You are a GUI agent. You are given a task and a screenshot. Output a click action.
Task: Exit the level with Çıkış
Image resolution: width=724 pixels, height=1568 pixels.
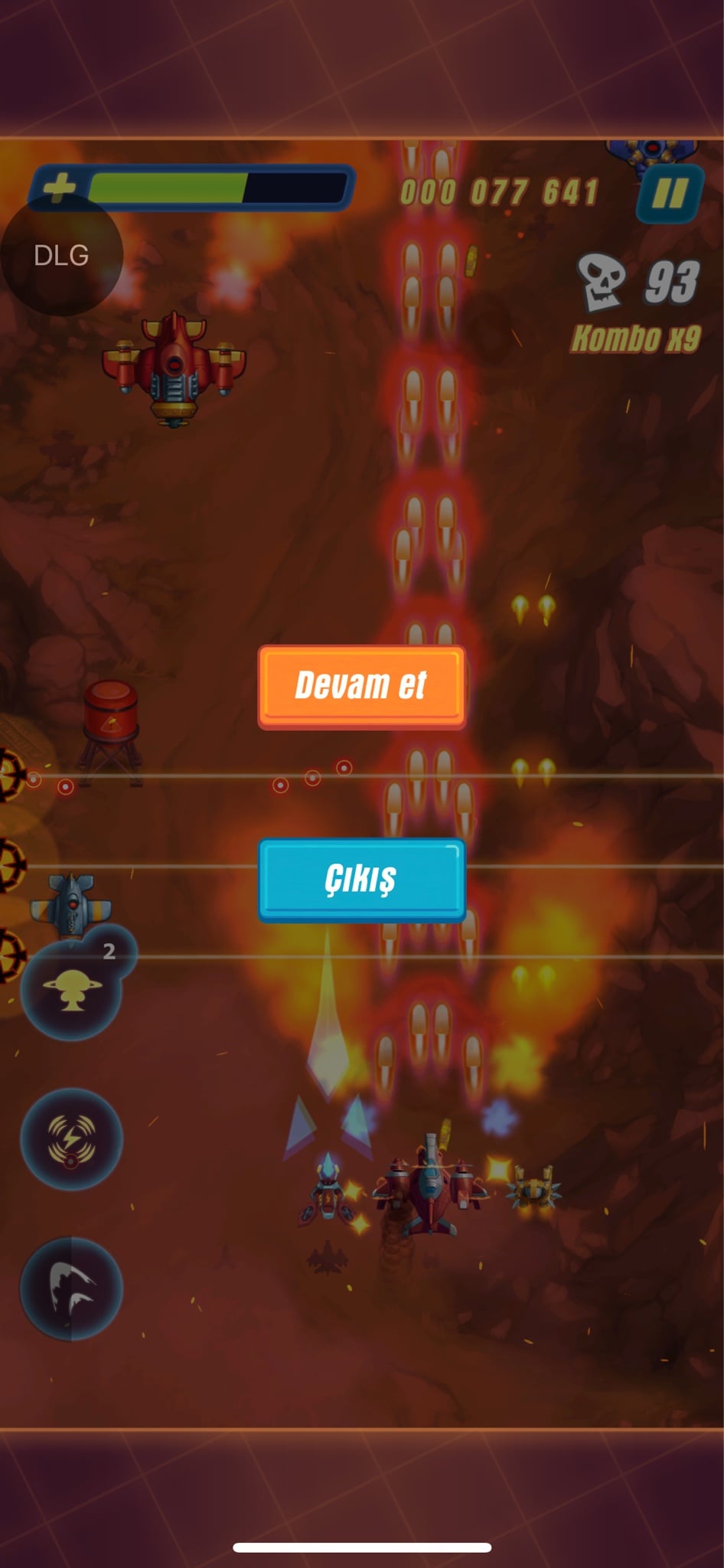pyautogui.click(x=361, y=879)
